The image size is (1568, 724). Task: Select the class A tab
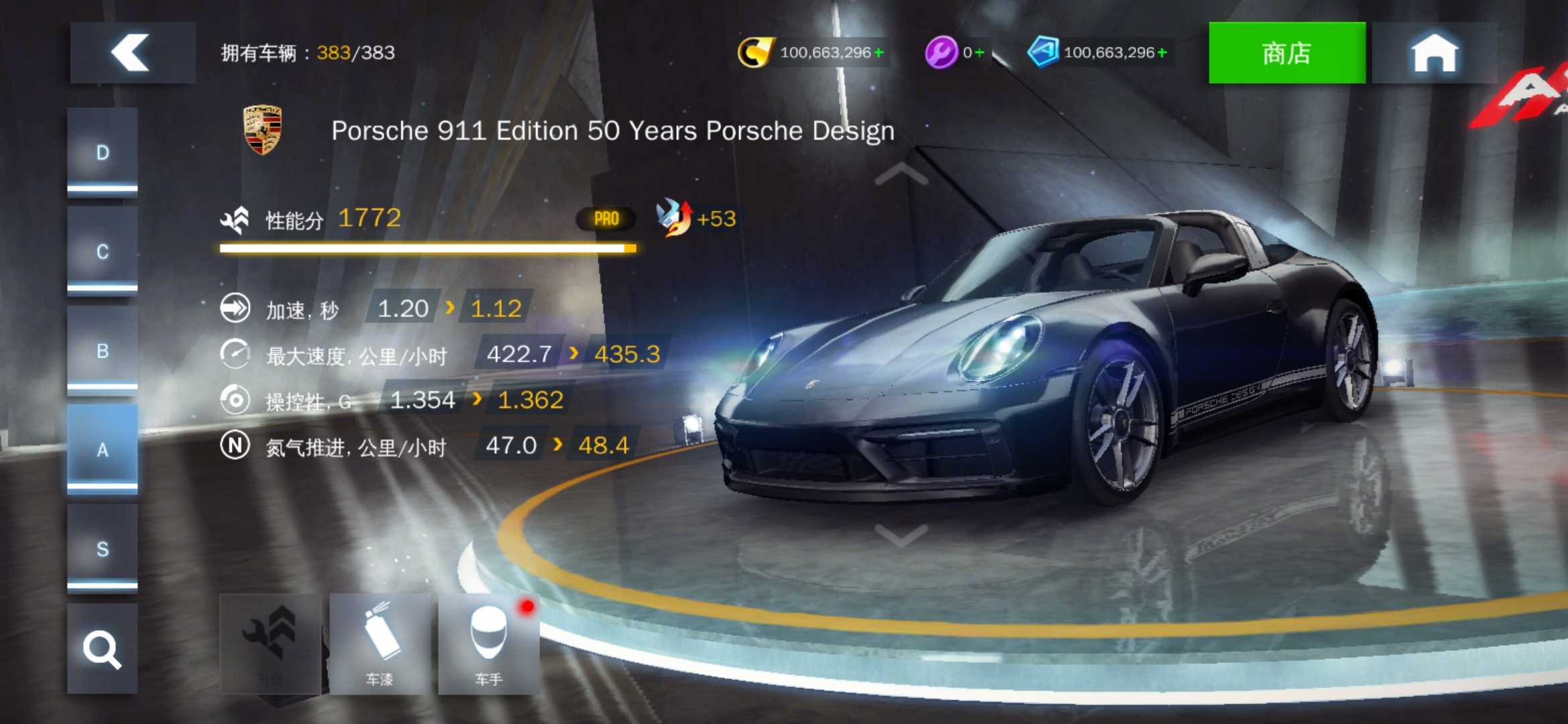click(x=103, y=449)
